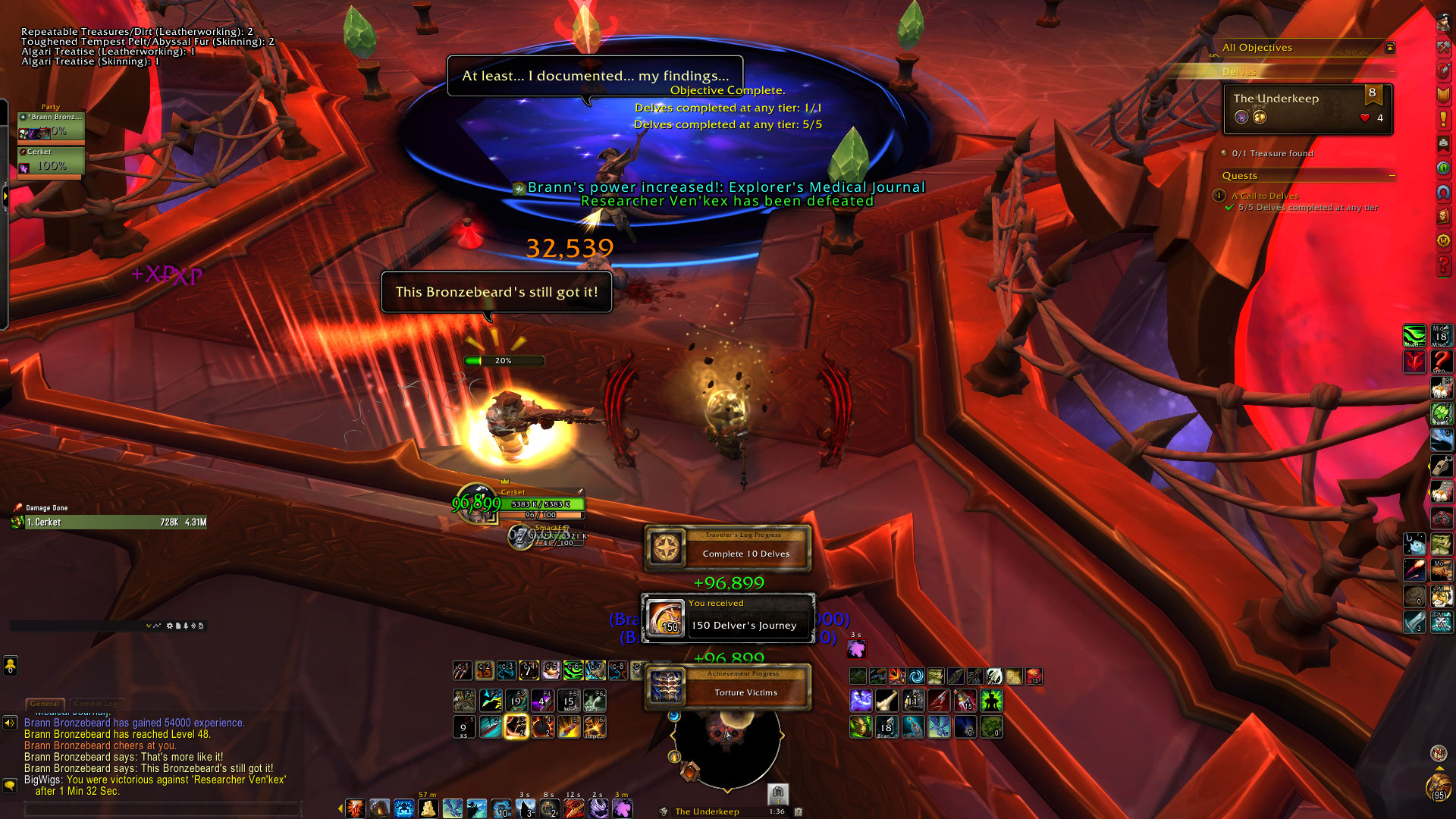Viewport: 1456px width, 819px height.
Task: Open the gold coin shop micro button
Action: click(x=1442, y=240)
